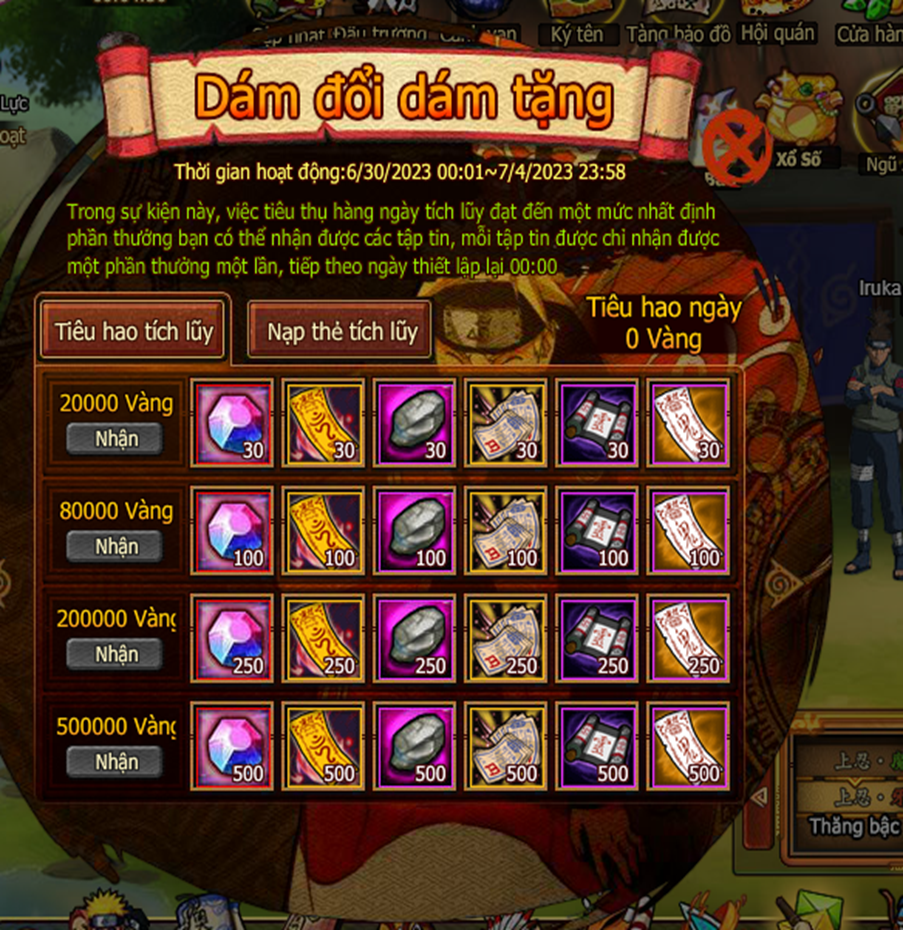Inspect the gray stone reward with 250 count
903x930 pixels.
coord(414,638)
